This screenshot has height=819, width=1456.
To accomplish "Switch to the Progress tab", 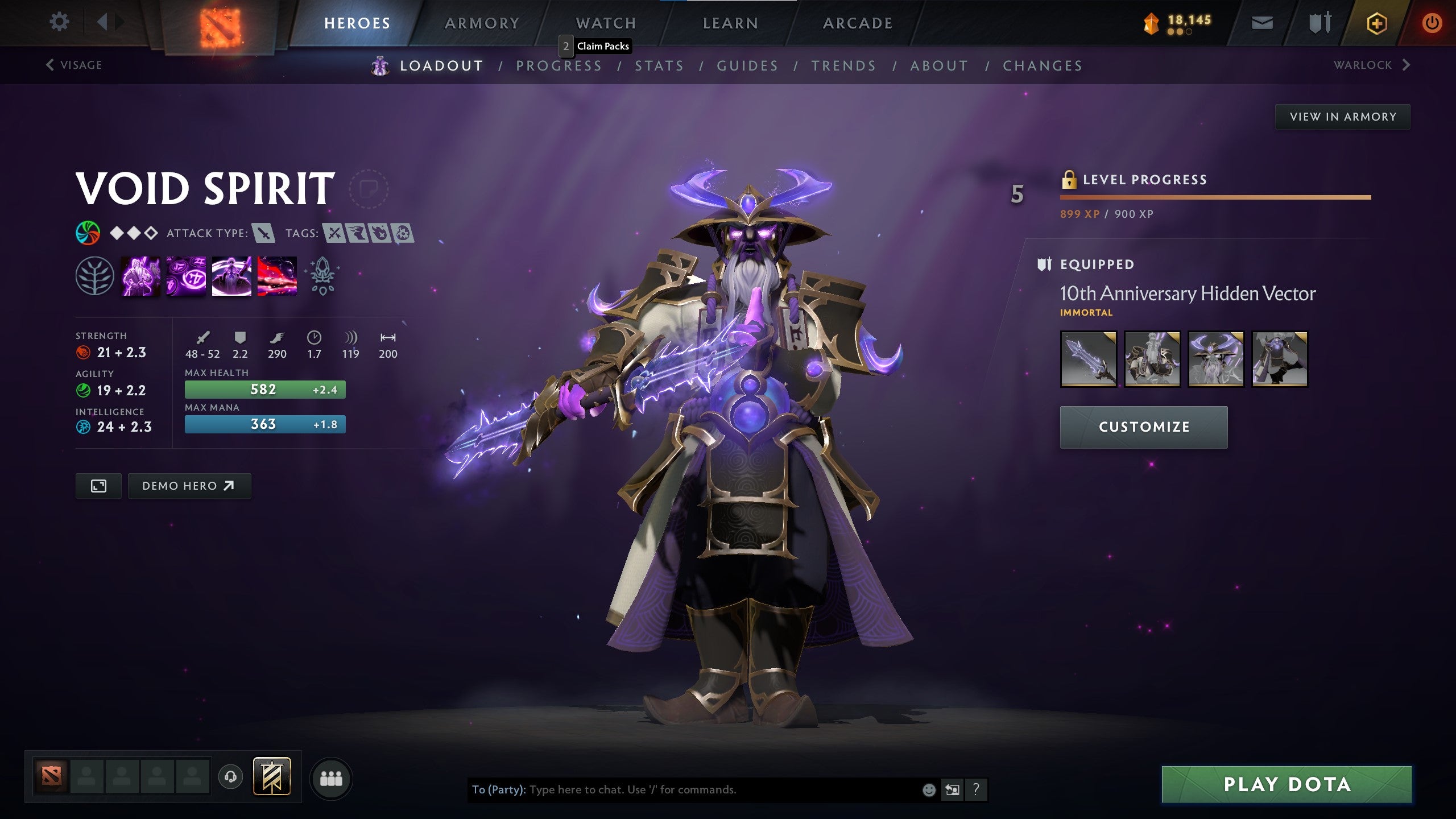I will [559, 65].
